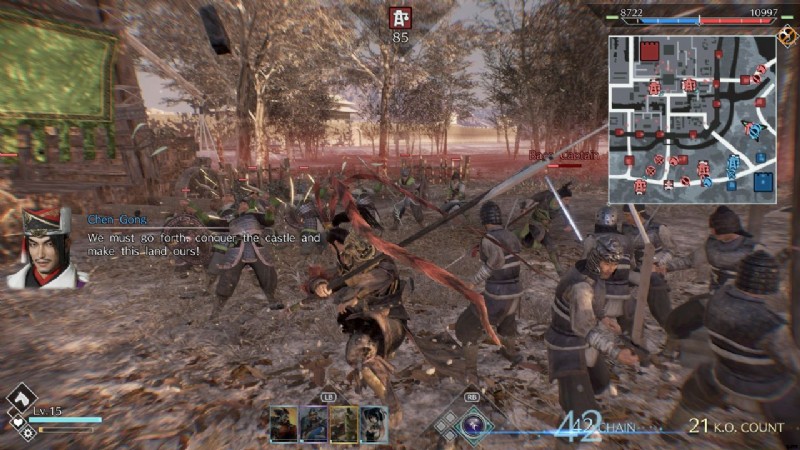Click the horse icon above the level bar
Viewport: 800px width, 450px height.
point(21,400)
